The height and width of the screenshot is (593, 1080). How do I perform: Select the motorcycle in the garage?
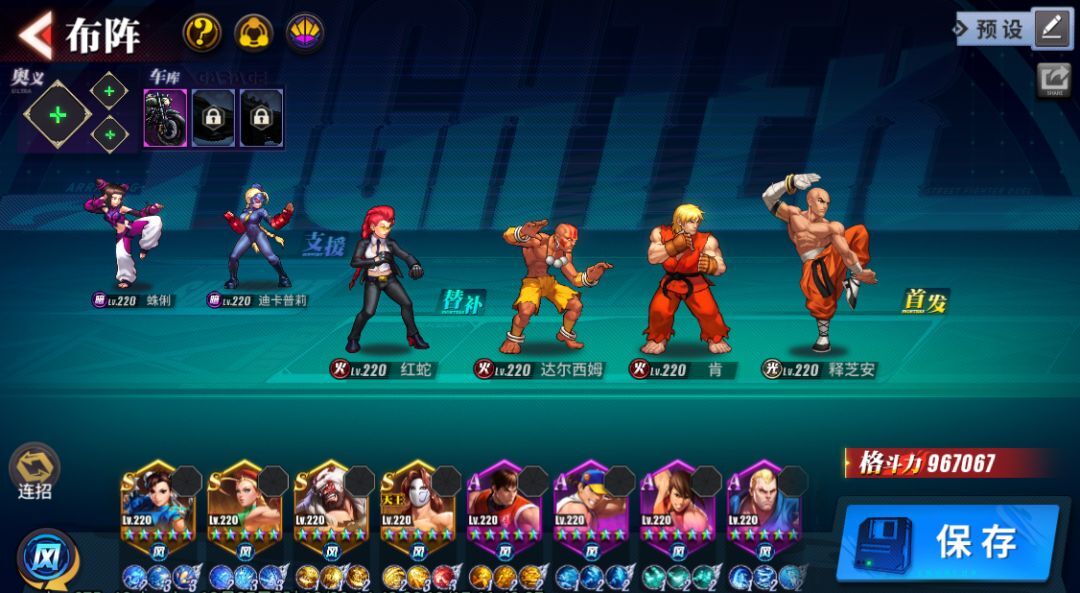coord(165,118)
